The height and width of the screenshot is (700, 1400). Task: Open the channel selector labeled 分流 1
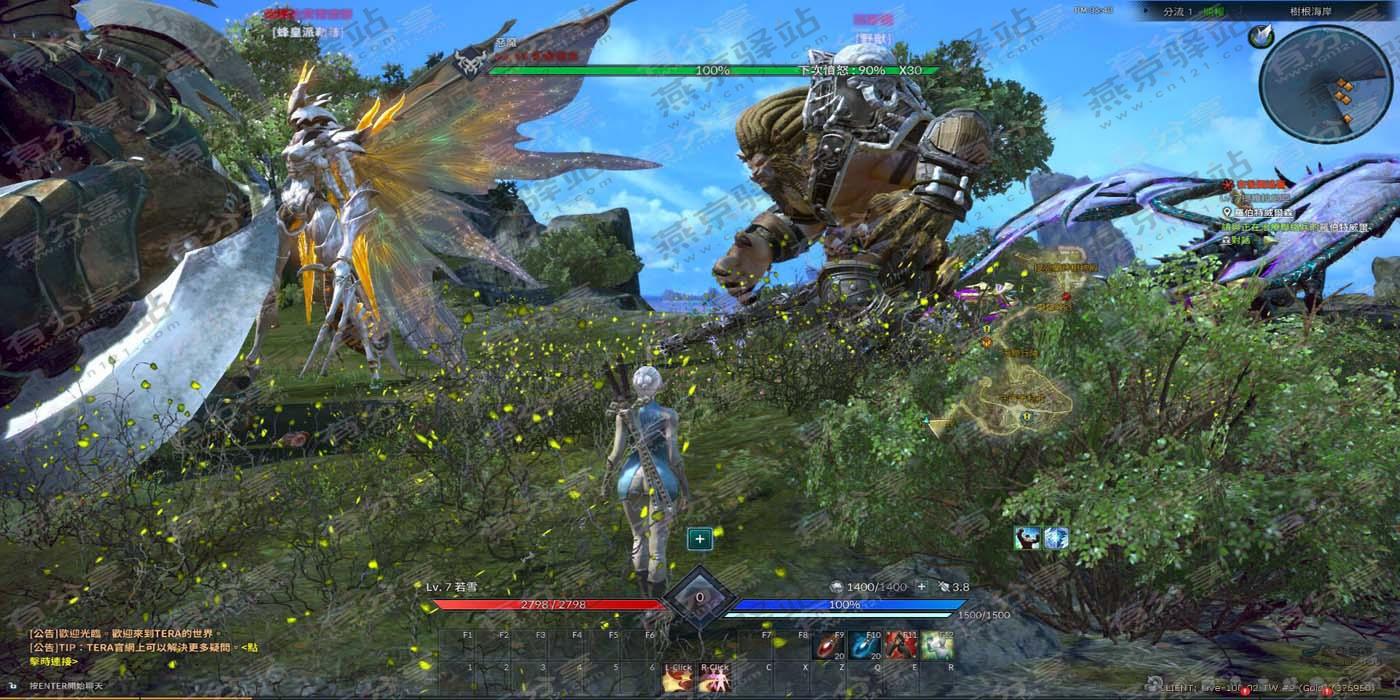[1180, 11]
